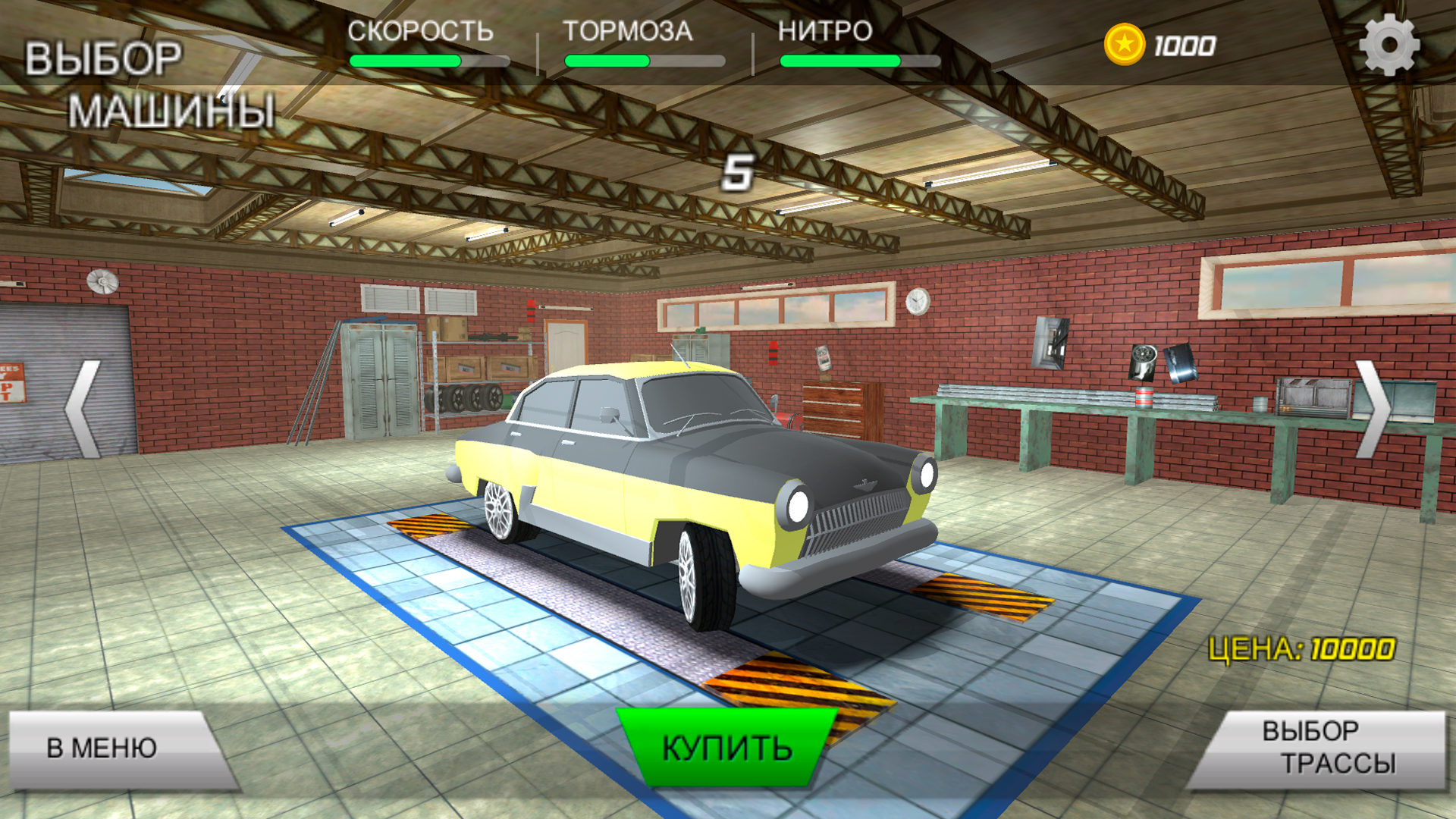Viewport: 1456px width, 819px height.
Task: Click the СКОРОСТЬ label above its bar
Action: tap(419, 32)
